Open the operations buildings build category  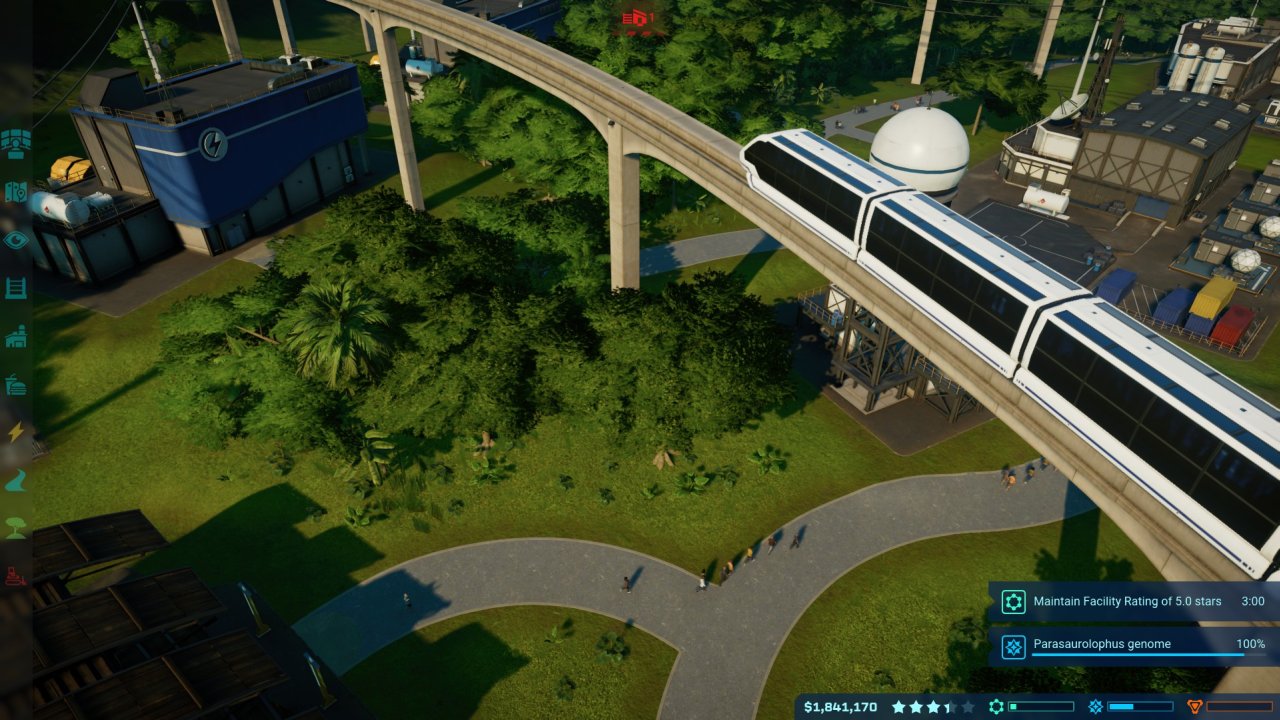(16, 337)
